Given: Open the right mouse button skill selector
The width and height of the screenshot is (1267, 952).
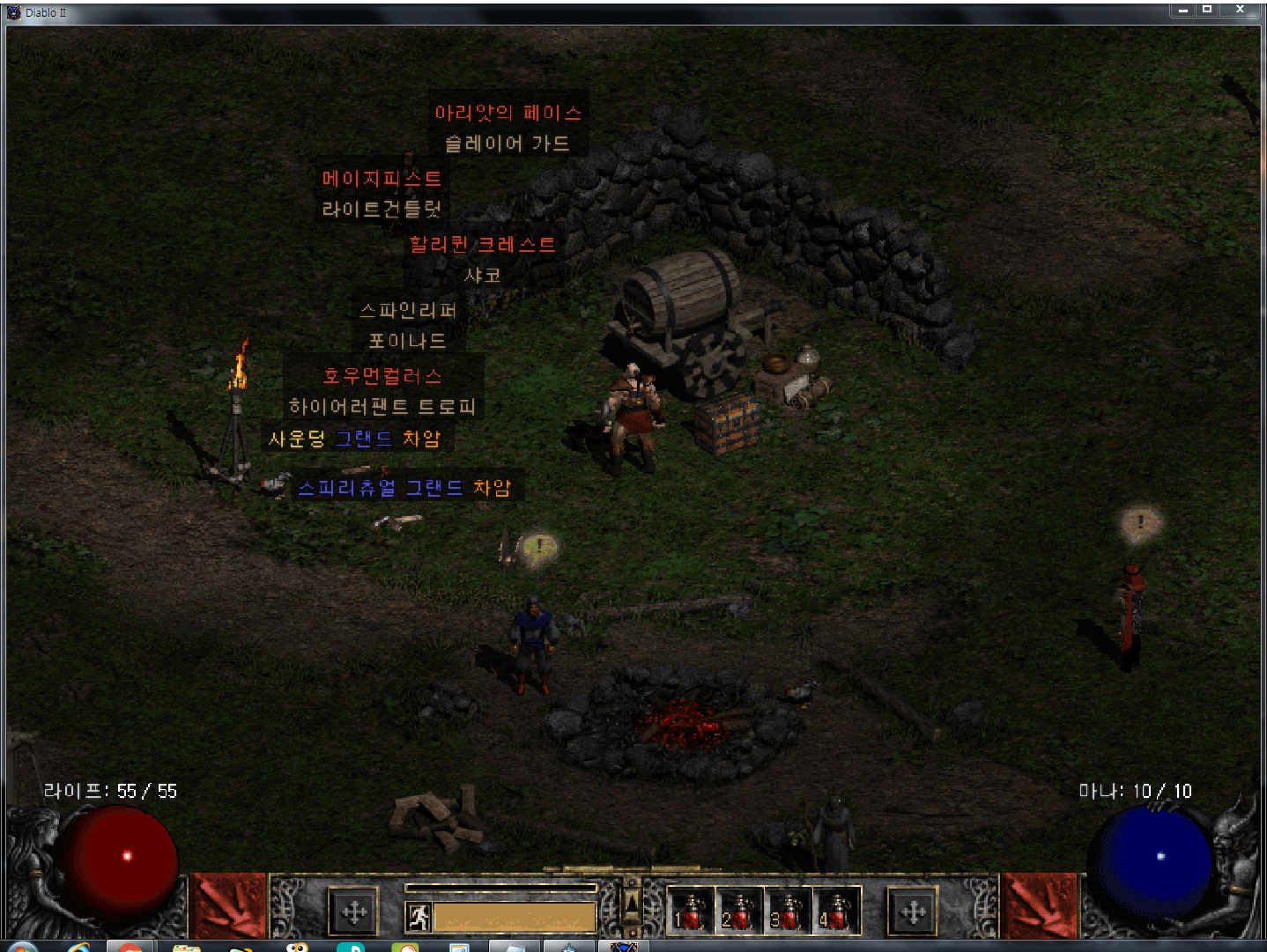Looking at the screenshot, I should pyautogui.click(x=912, y=911).
